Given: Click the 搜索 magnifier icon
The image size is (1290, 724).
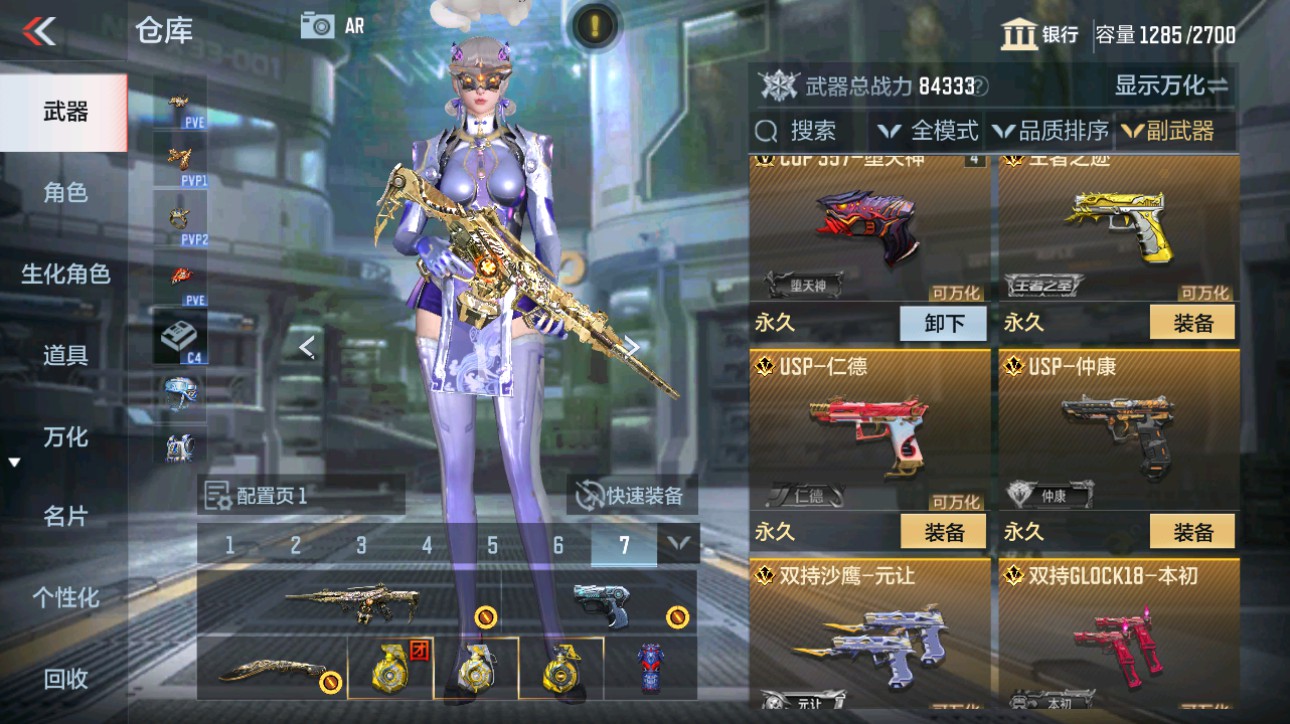Looking at the screenshot, I should click(x=766, y=130).
